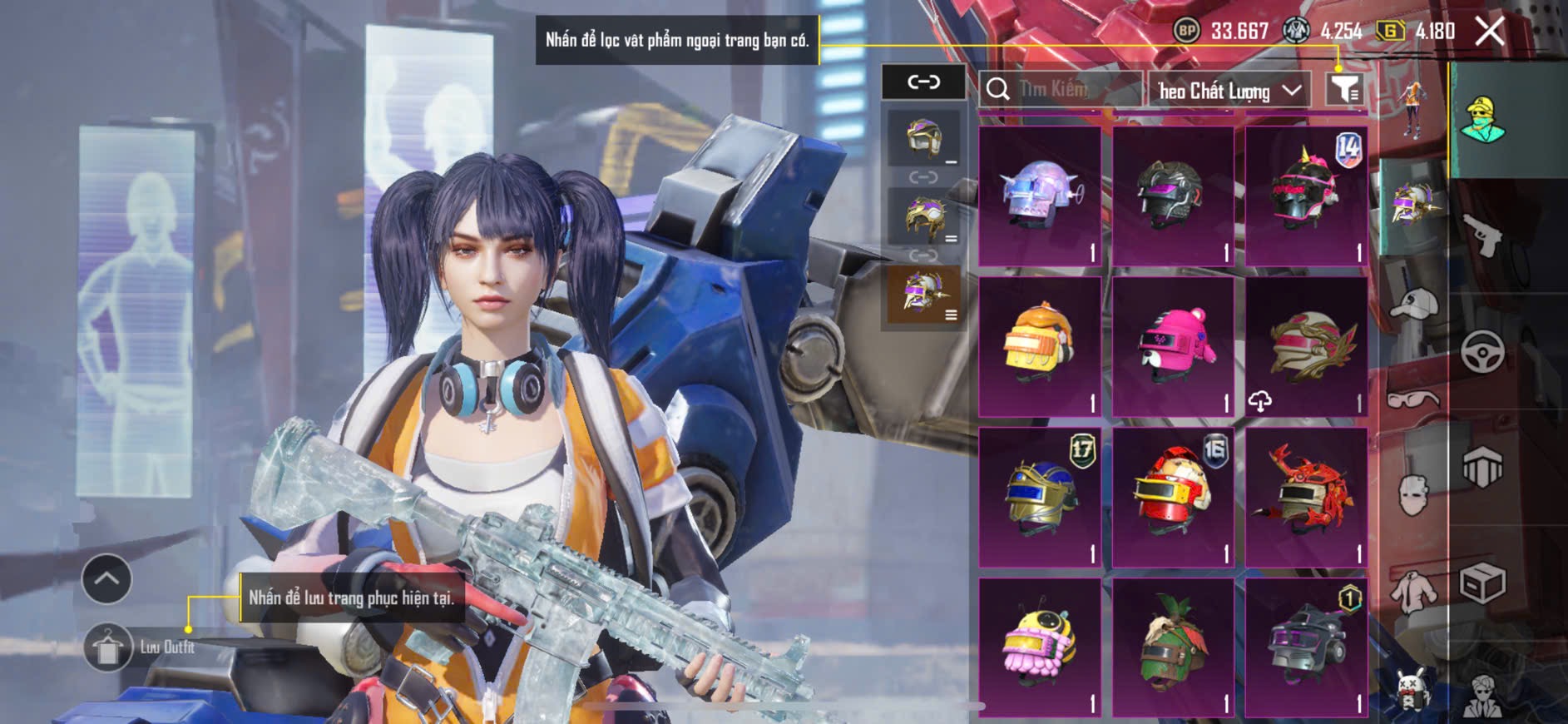Choose the yellow bee helmet skin

(1040, 647)
